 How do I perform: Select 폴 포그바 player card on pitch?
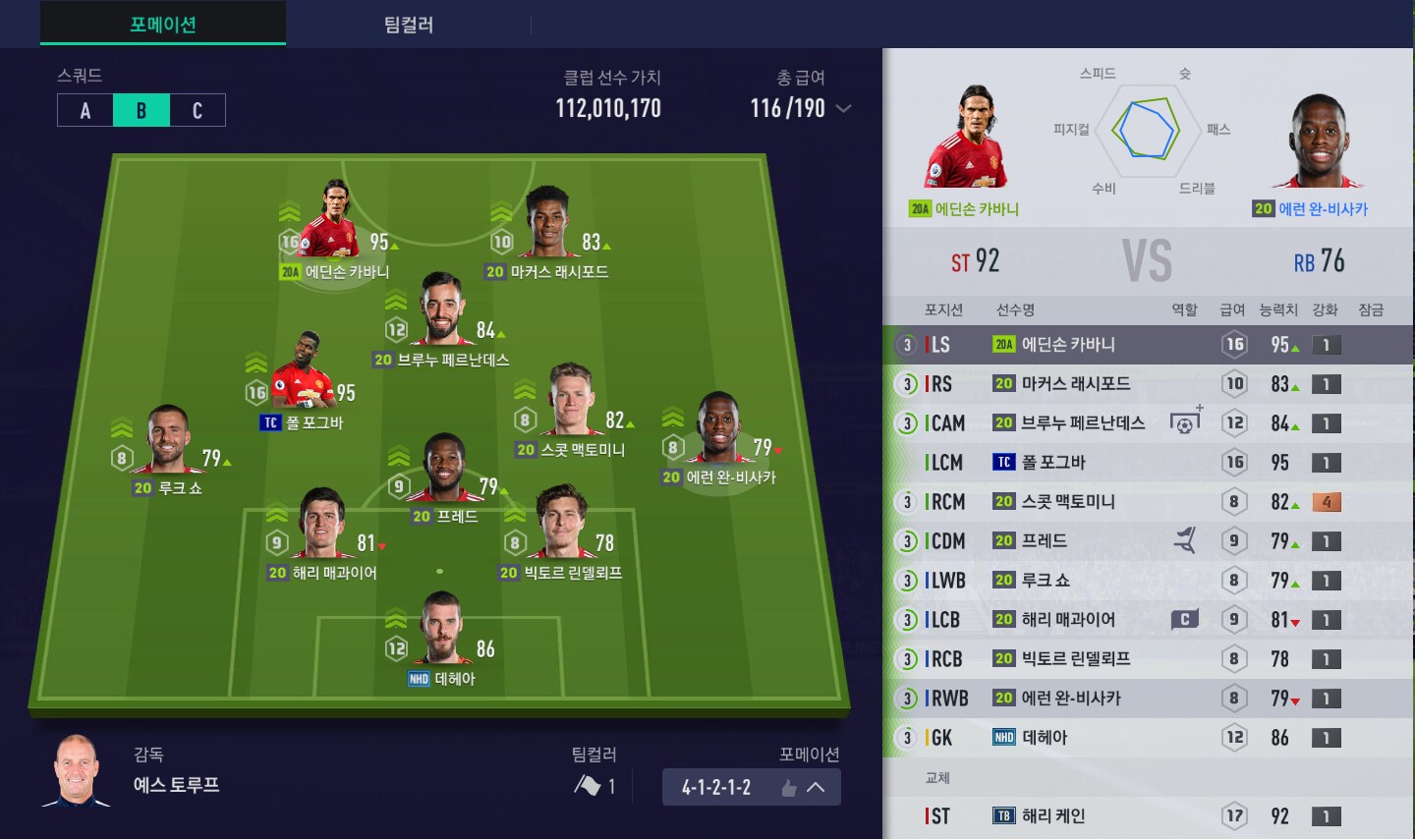point(301,378)
